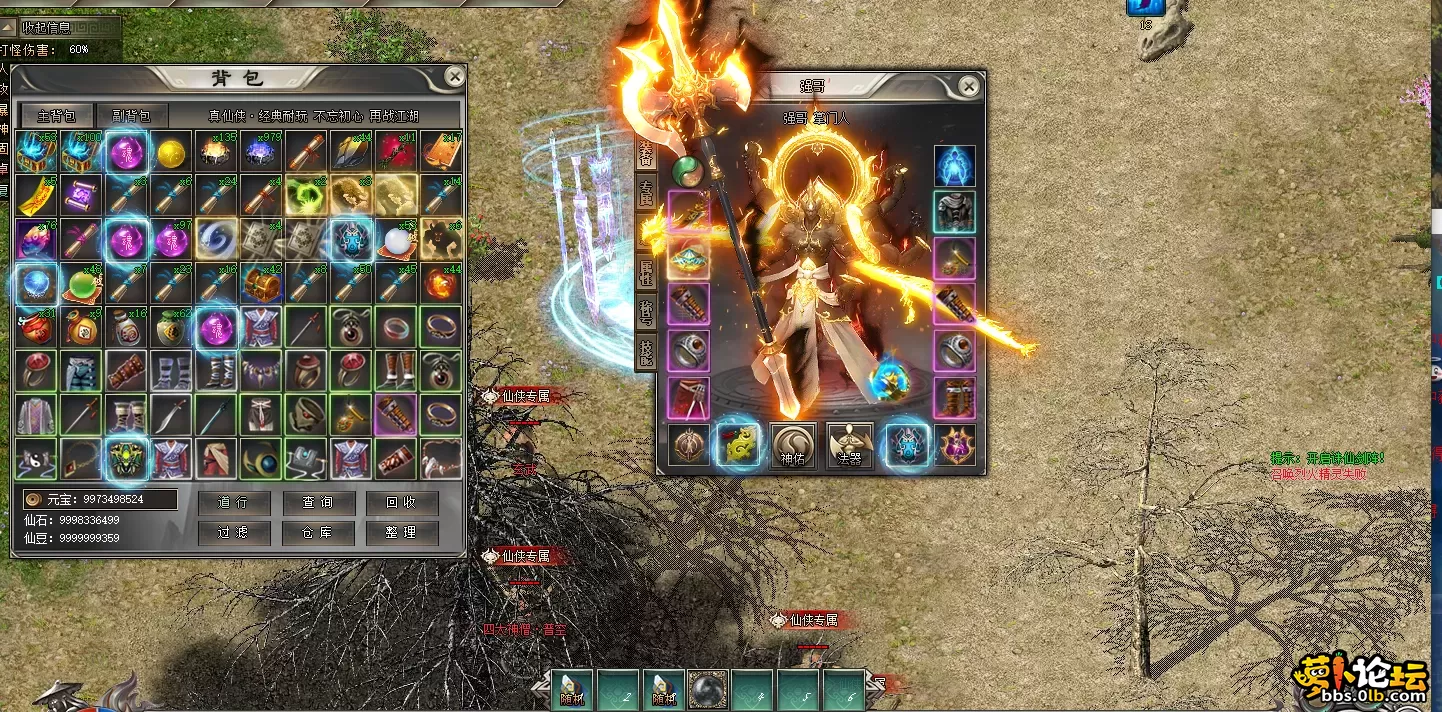Open the 法器 artifact slot

tap(849, 446)
